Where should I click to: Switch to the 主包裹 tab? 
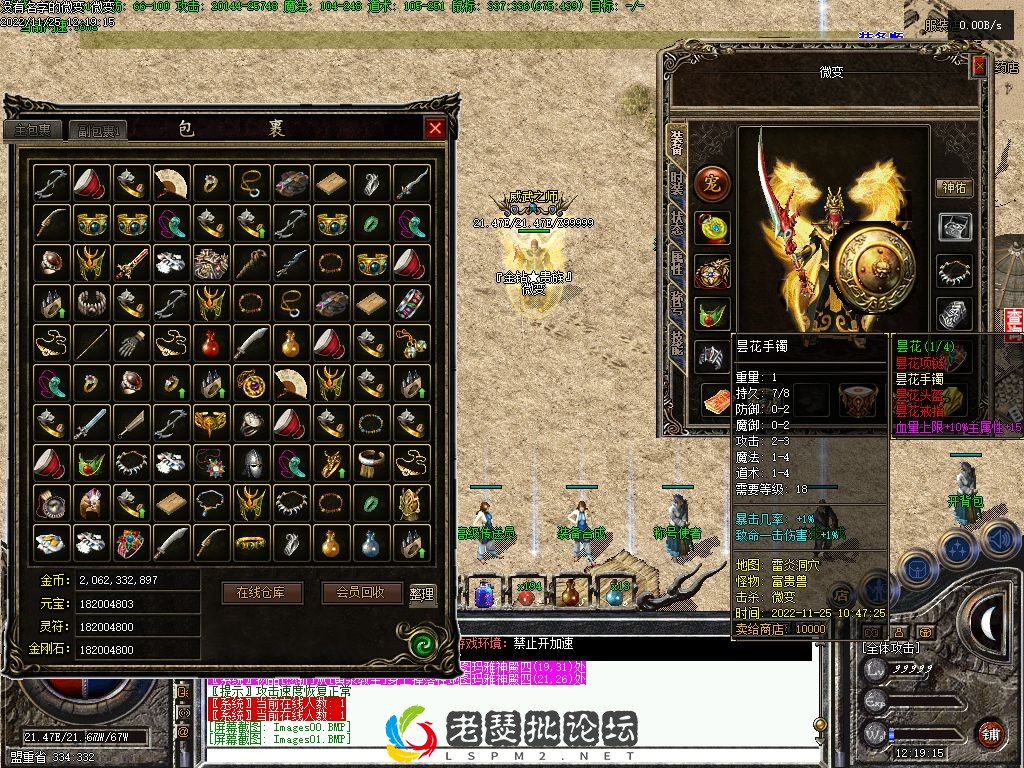(34, 130)
